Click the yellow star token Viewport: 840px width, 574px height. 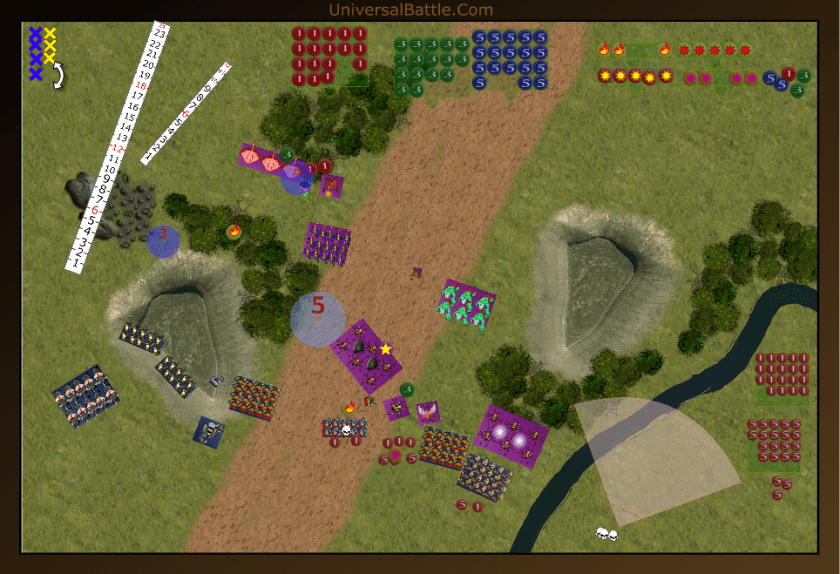(386, 349)
